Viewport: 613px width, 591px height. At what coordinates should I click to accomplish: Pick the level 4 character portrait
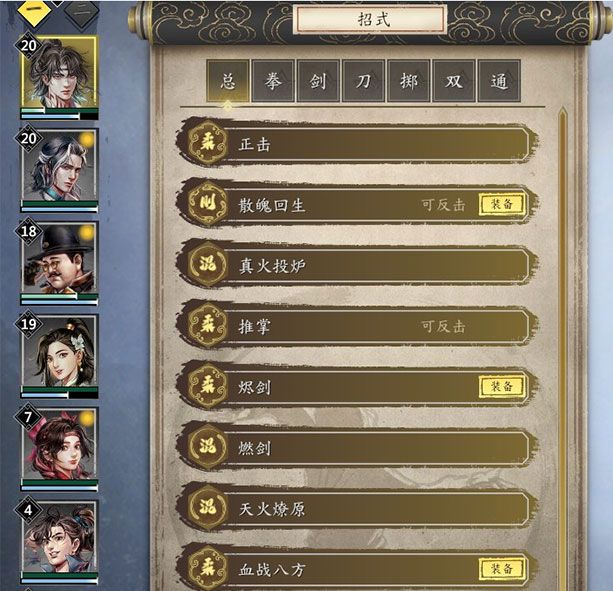pos(59,538)
